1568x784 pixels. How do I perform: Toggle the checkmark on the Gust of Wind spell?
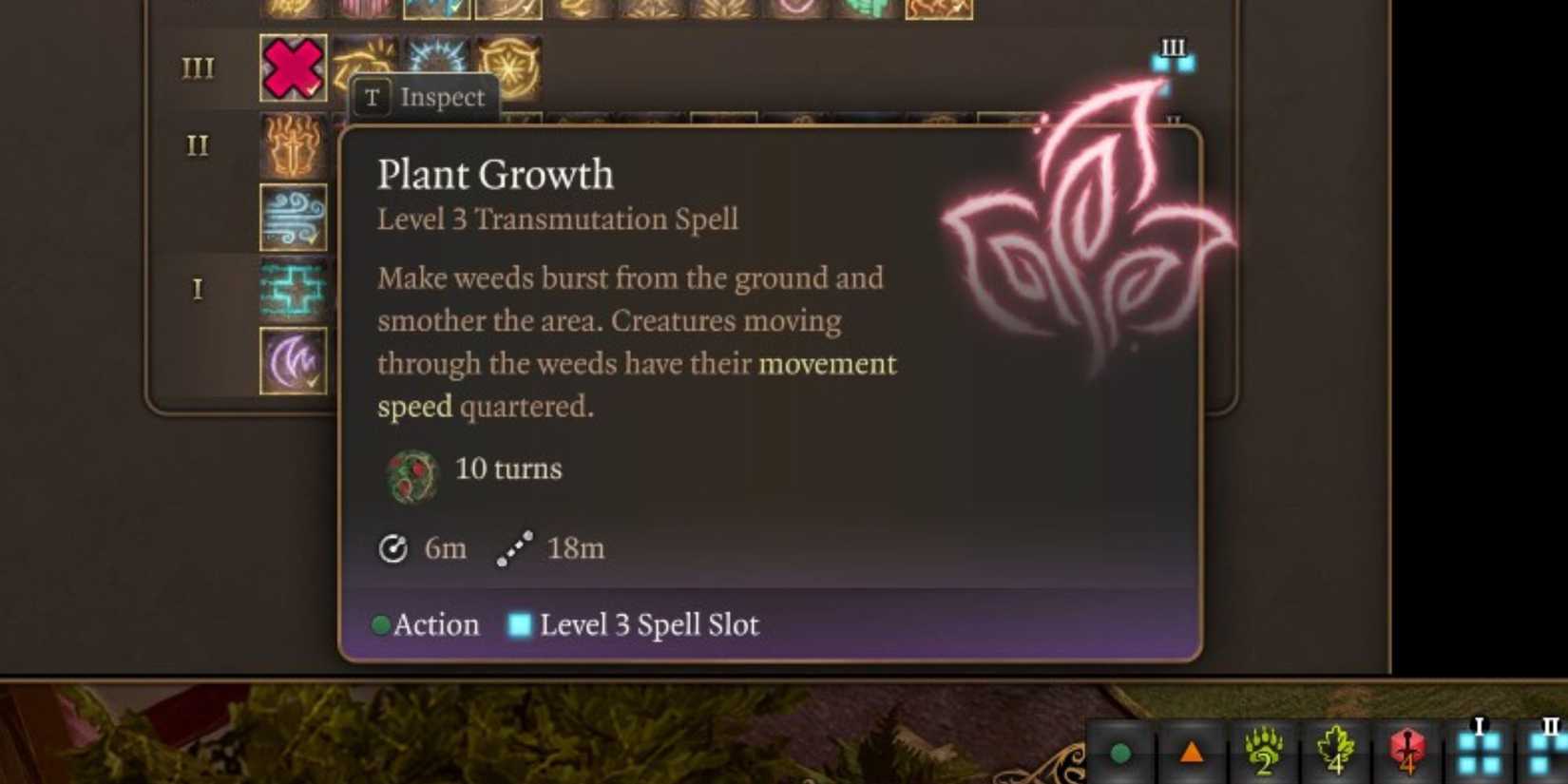coord(312,238)
